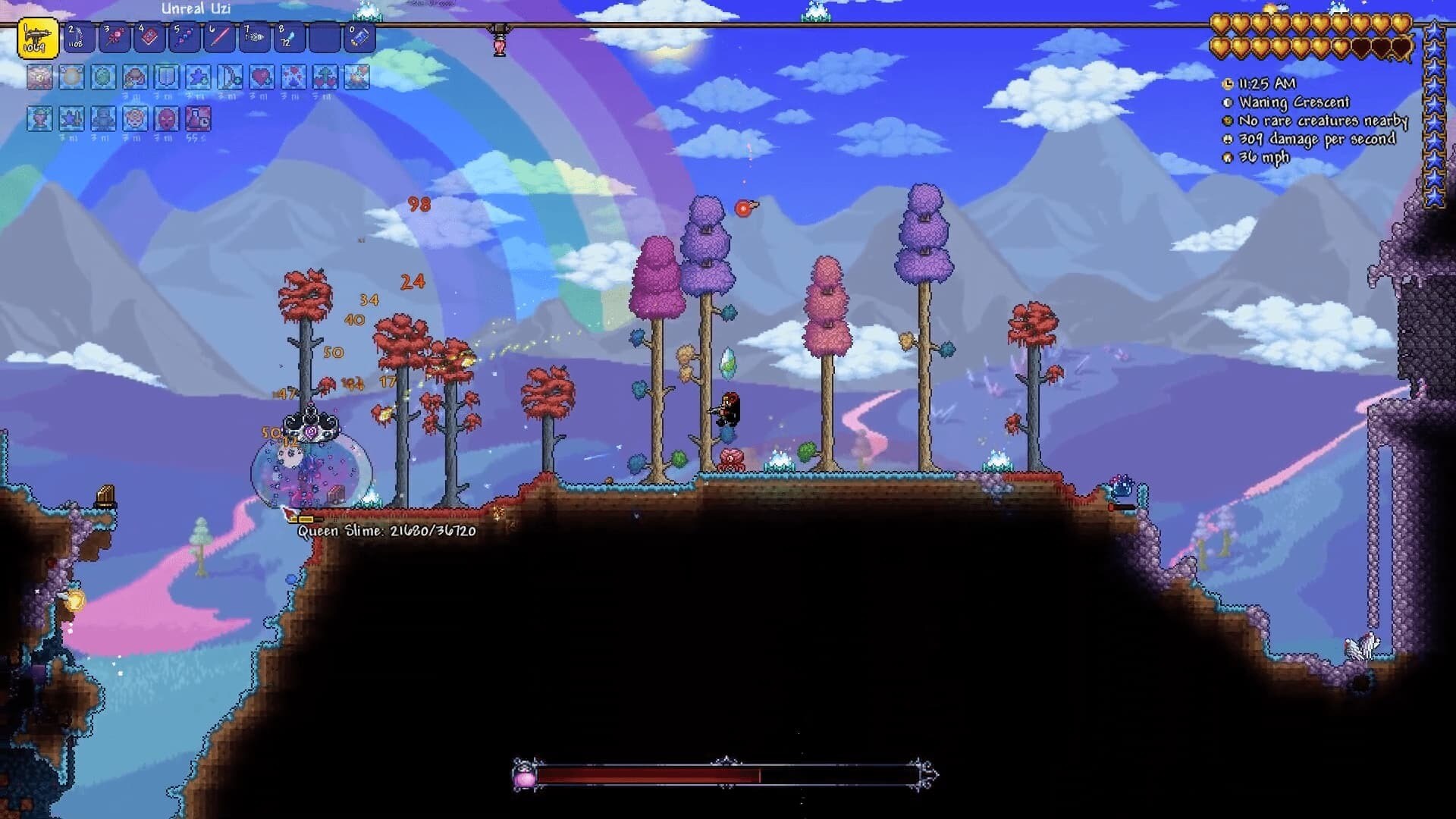1456x819 pixels.
Task: Choose the bow in hotbar slot 2
Action: pos(79,37)
